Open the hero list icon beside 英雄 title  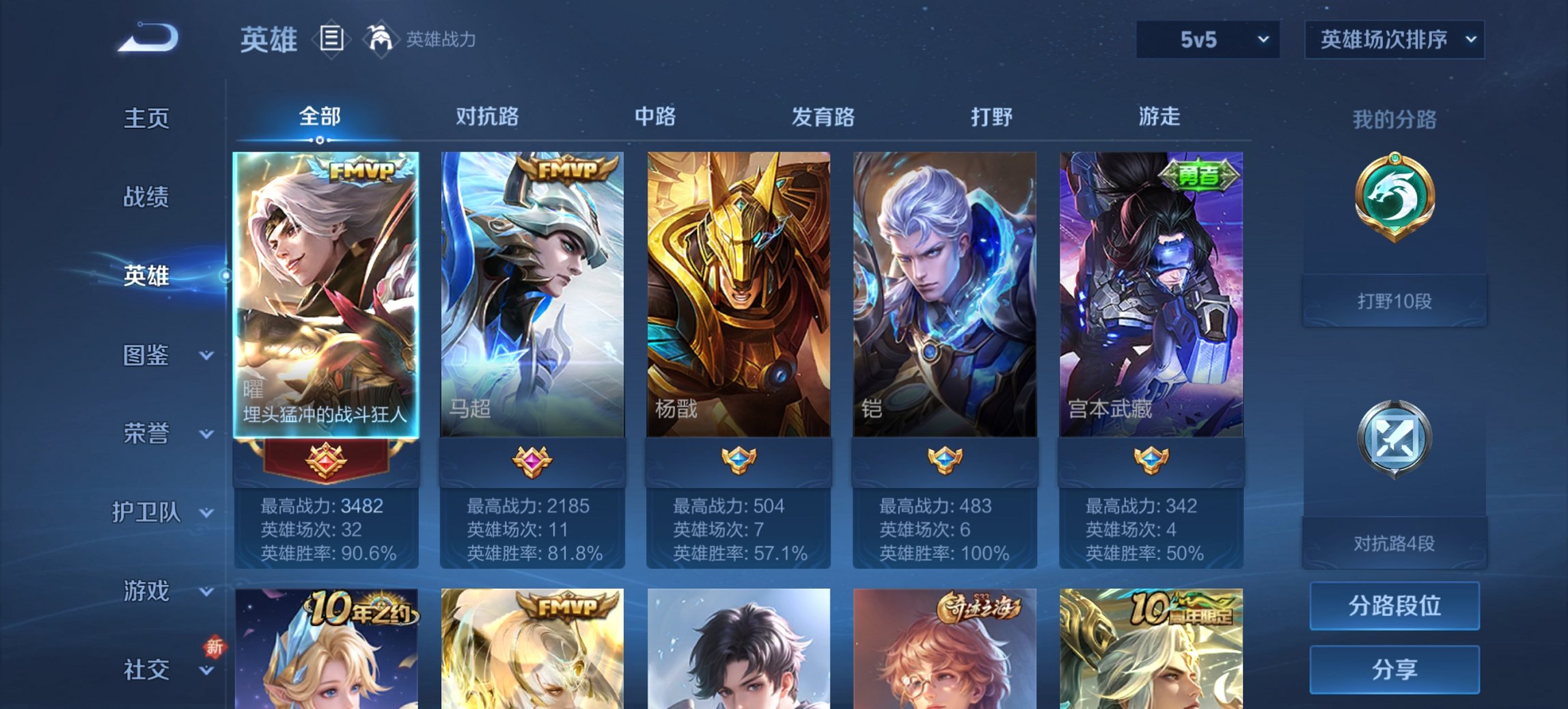coord(333,40)
